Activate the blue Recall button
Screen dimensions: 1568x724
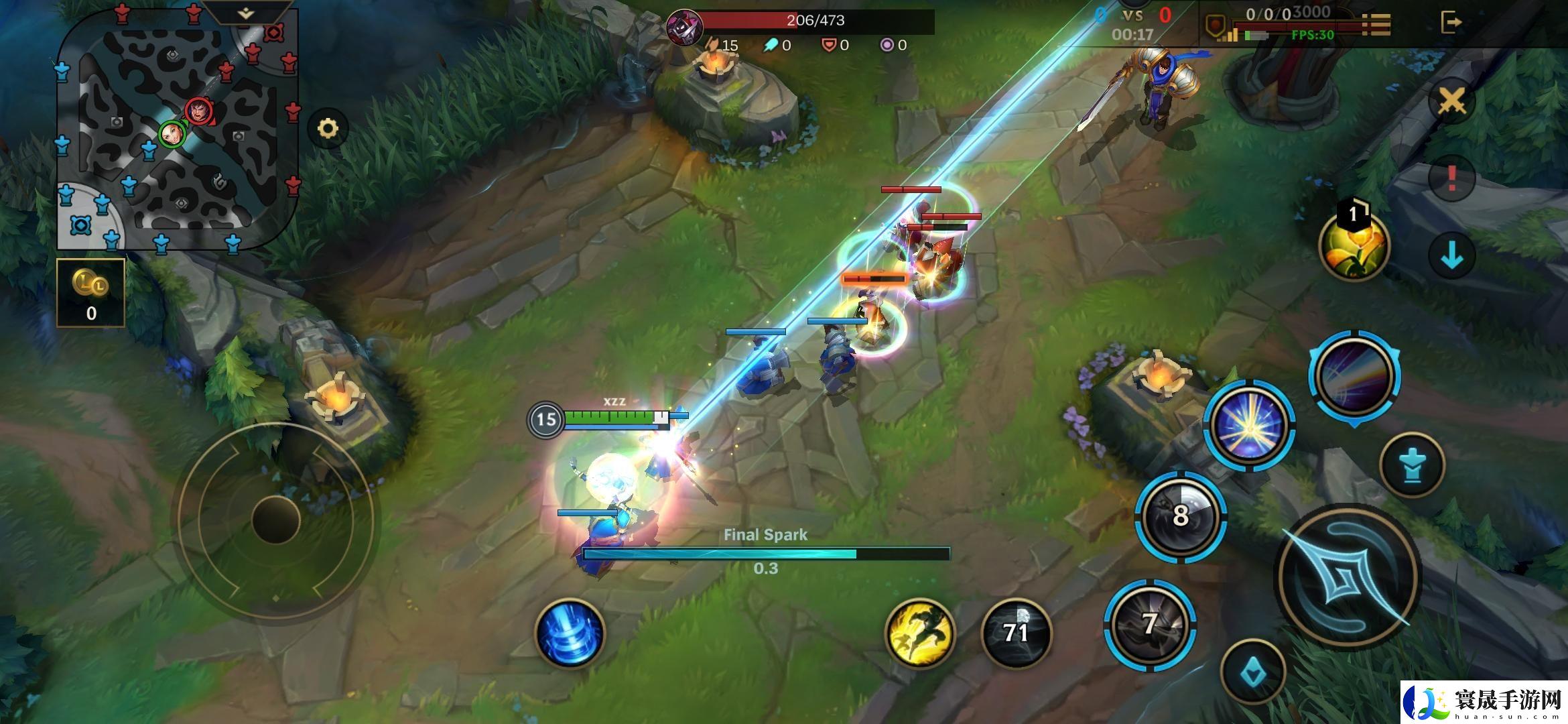tap(570, 633)
